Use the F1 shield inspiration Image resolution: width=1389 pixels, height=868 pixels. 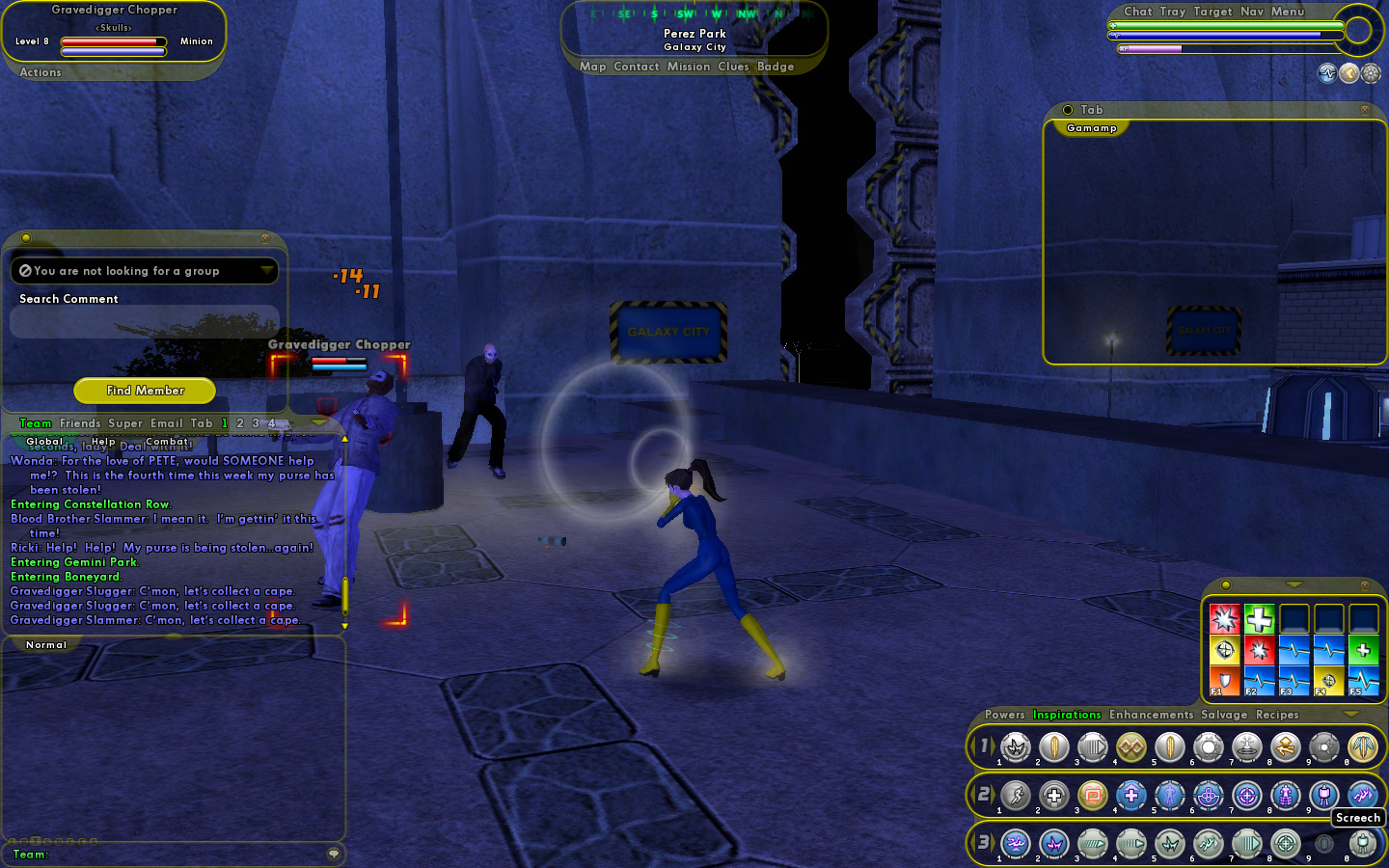(1224, 681)
